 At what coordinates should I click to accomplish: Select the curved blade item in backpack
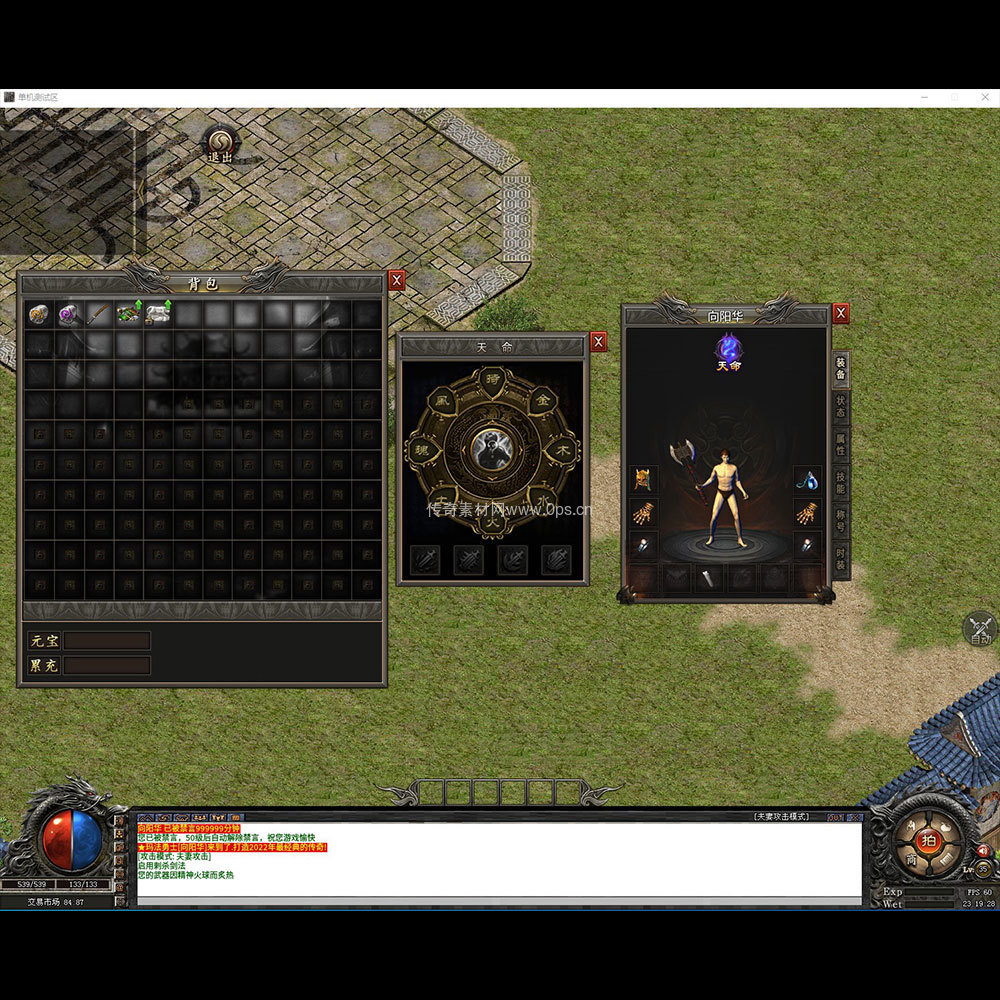coord(98,315)
